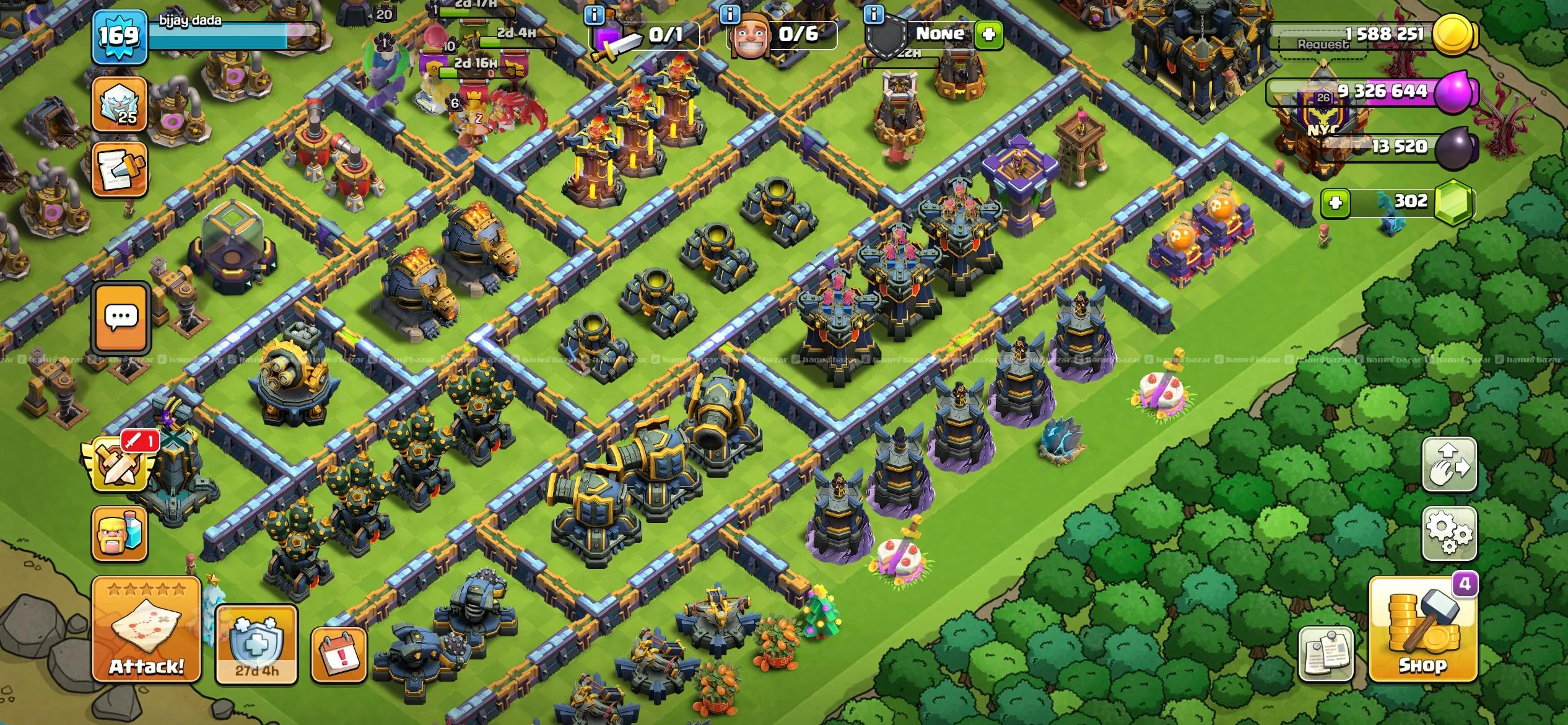Screen dimensions: 1568x725
Task: Open the battle log notes button
Action: pyautogui.click(x=120, y=169)
